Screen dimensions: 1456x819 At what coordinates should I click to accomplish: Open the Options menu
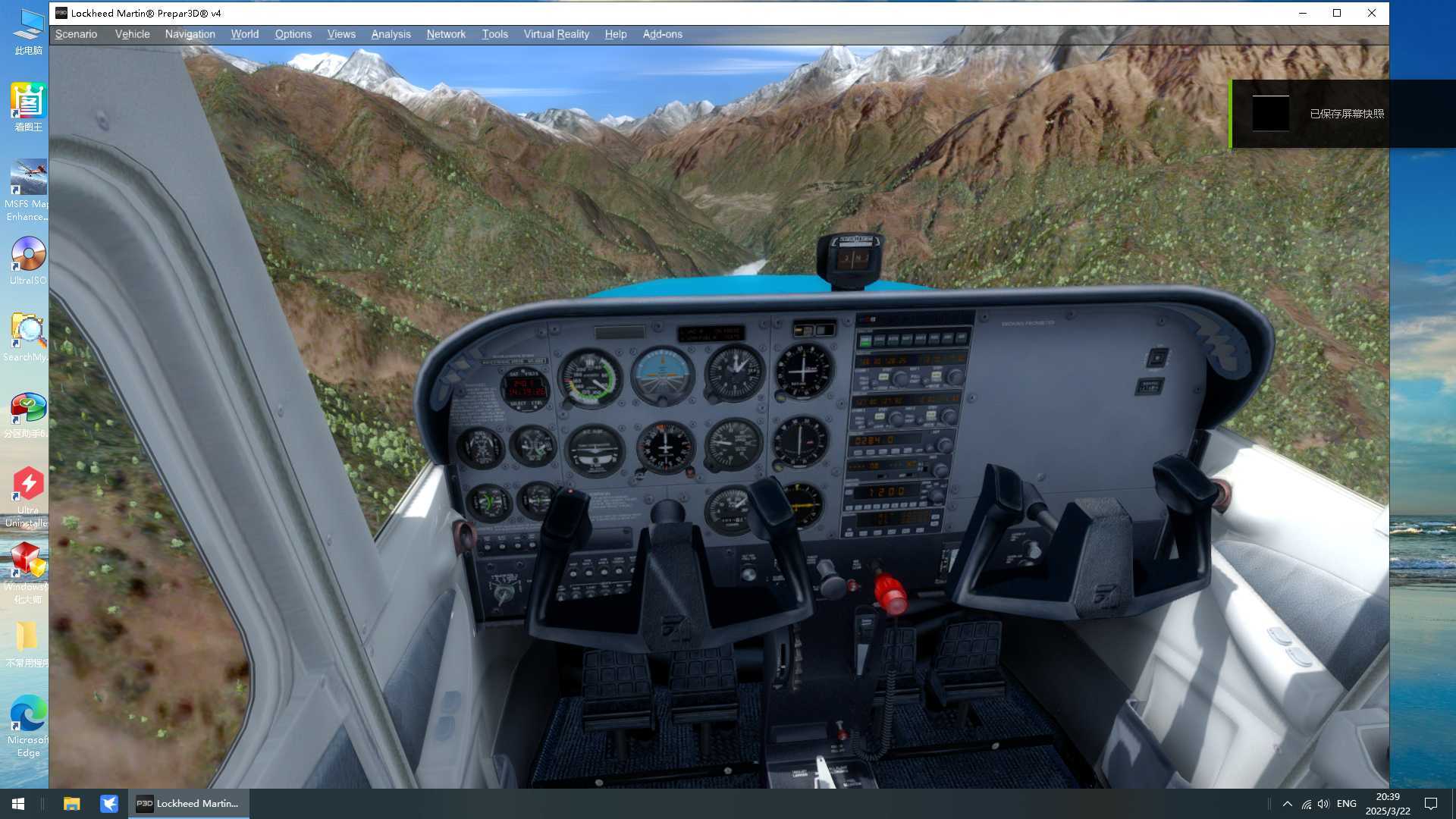point(293,34)
